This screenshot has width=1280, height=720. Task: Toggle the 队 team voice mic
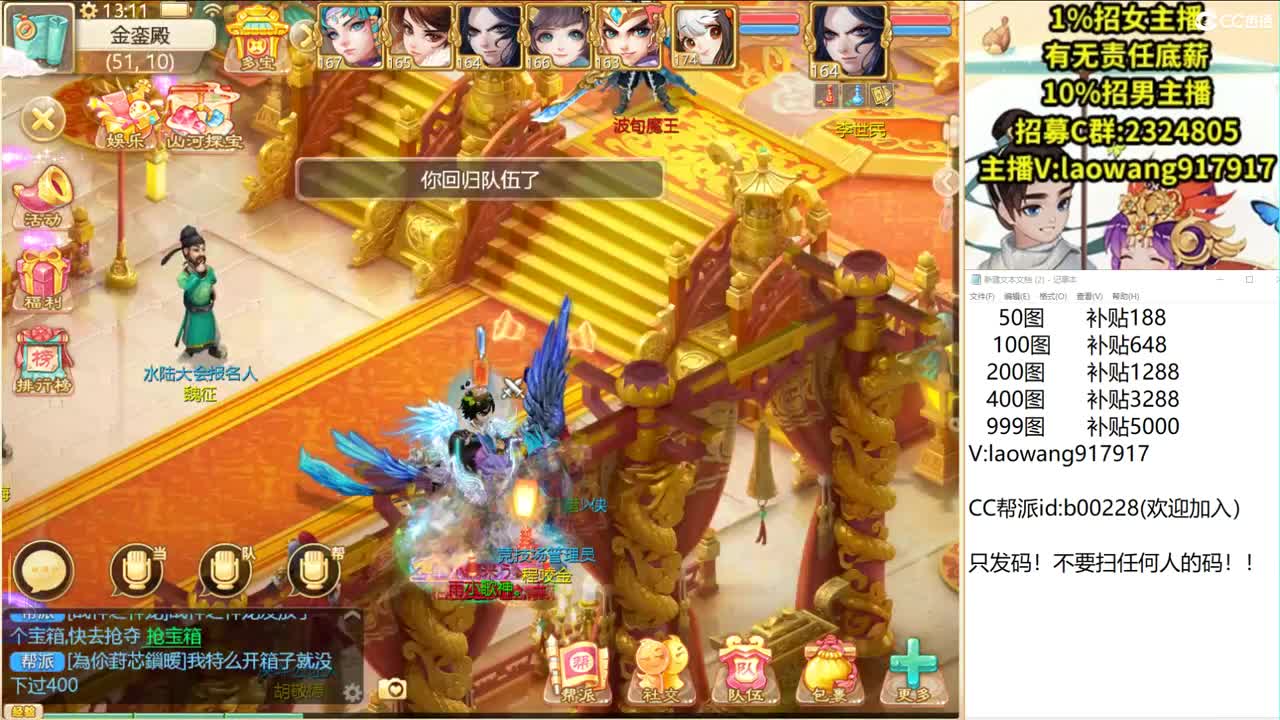(x=223, y=570)
